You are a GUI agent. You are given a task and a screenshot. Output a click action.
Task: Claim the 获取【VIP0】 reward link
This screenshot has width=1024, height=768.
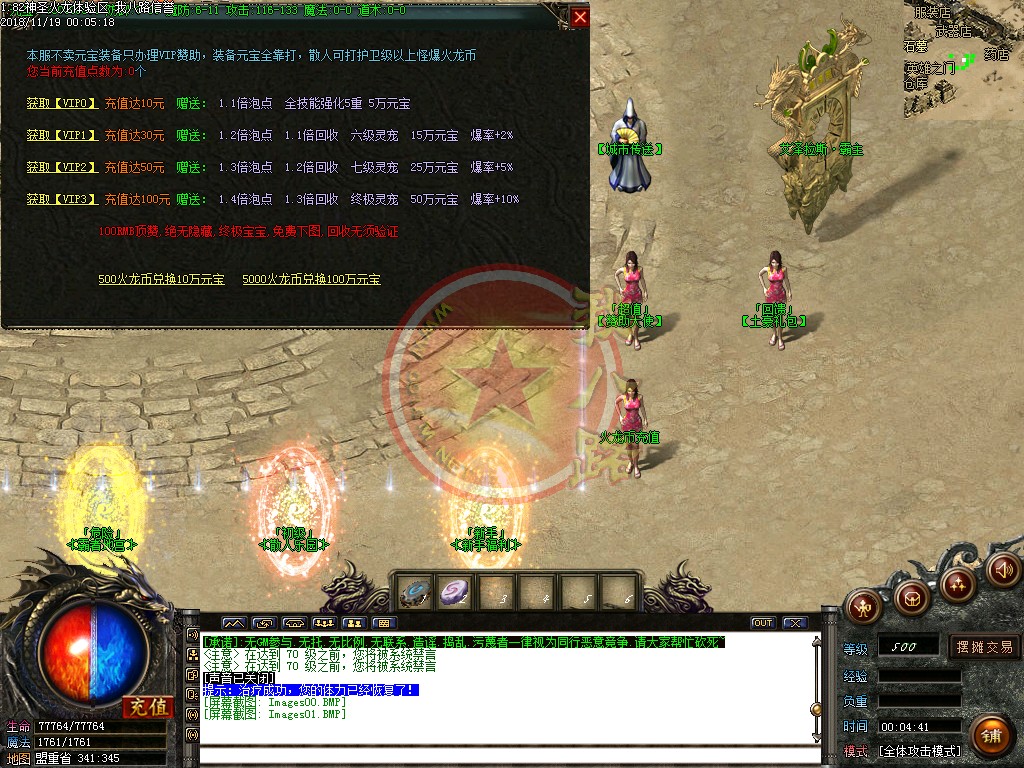62,103
